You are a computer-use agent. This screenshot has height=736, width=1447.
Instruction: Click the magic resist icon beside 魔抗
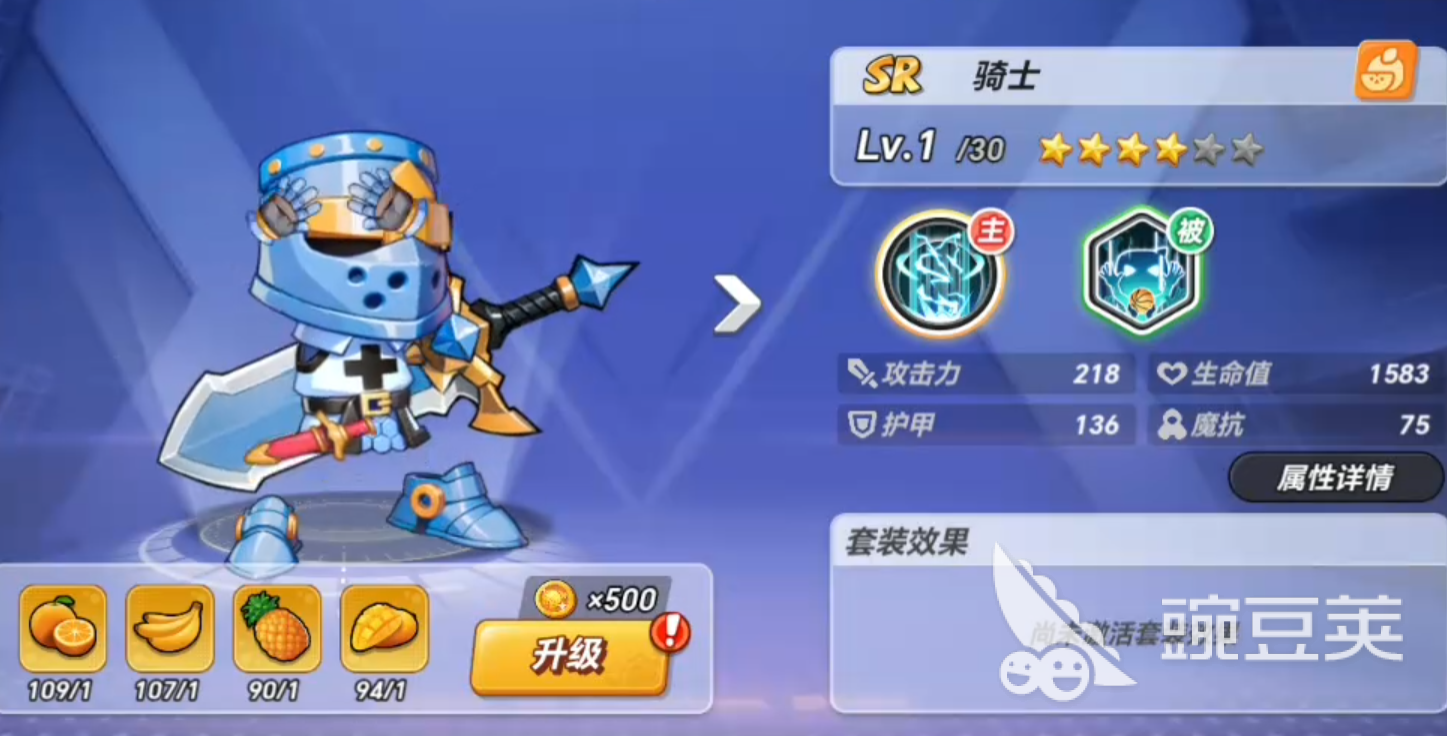click(x=1170, y=425)
